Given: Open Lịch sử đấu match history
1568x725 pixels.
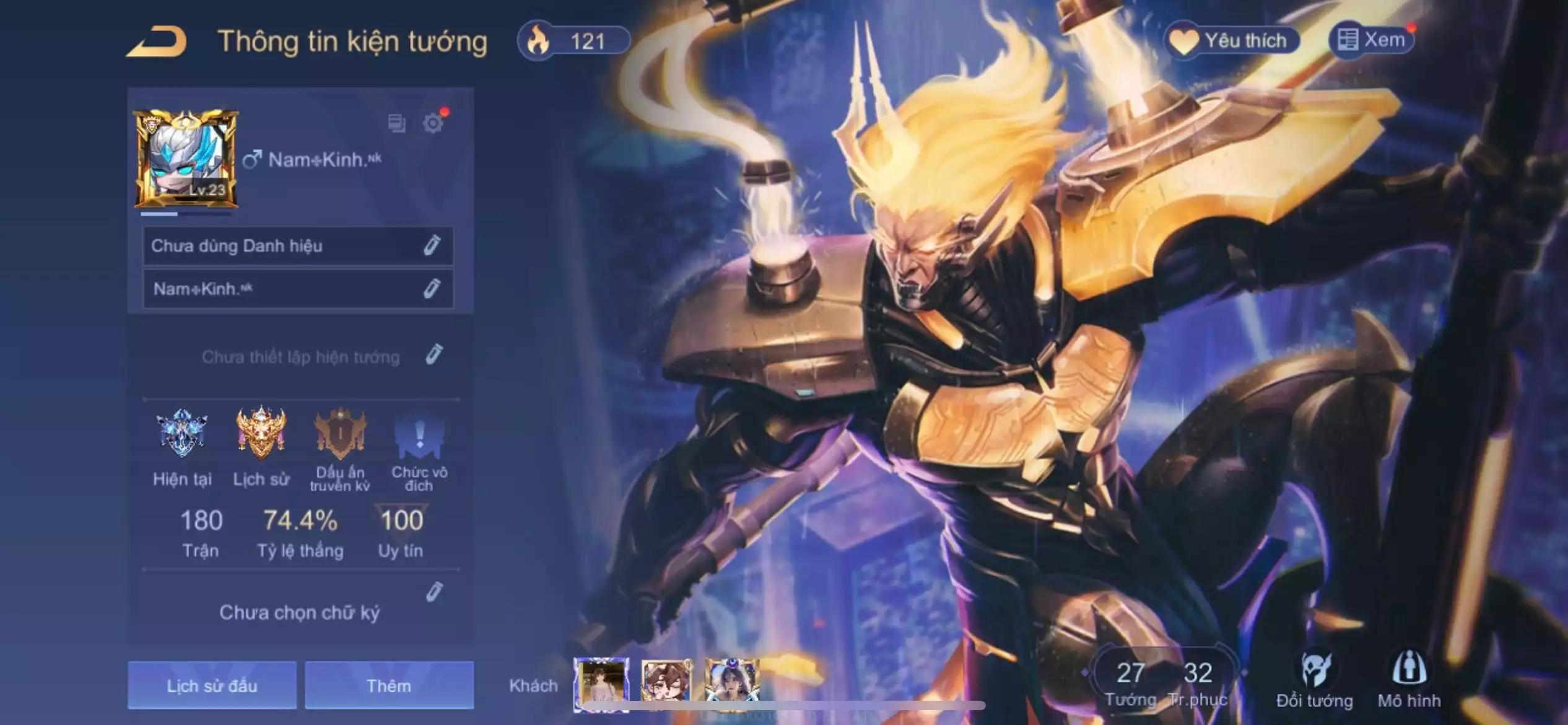Looking at the screenshot, I should 212,685.
